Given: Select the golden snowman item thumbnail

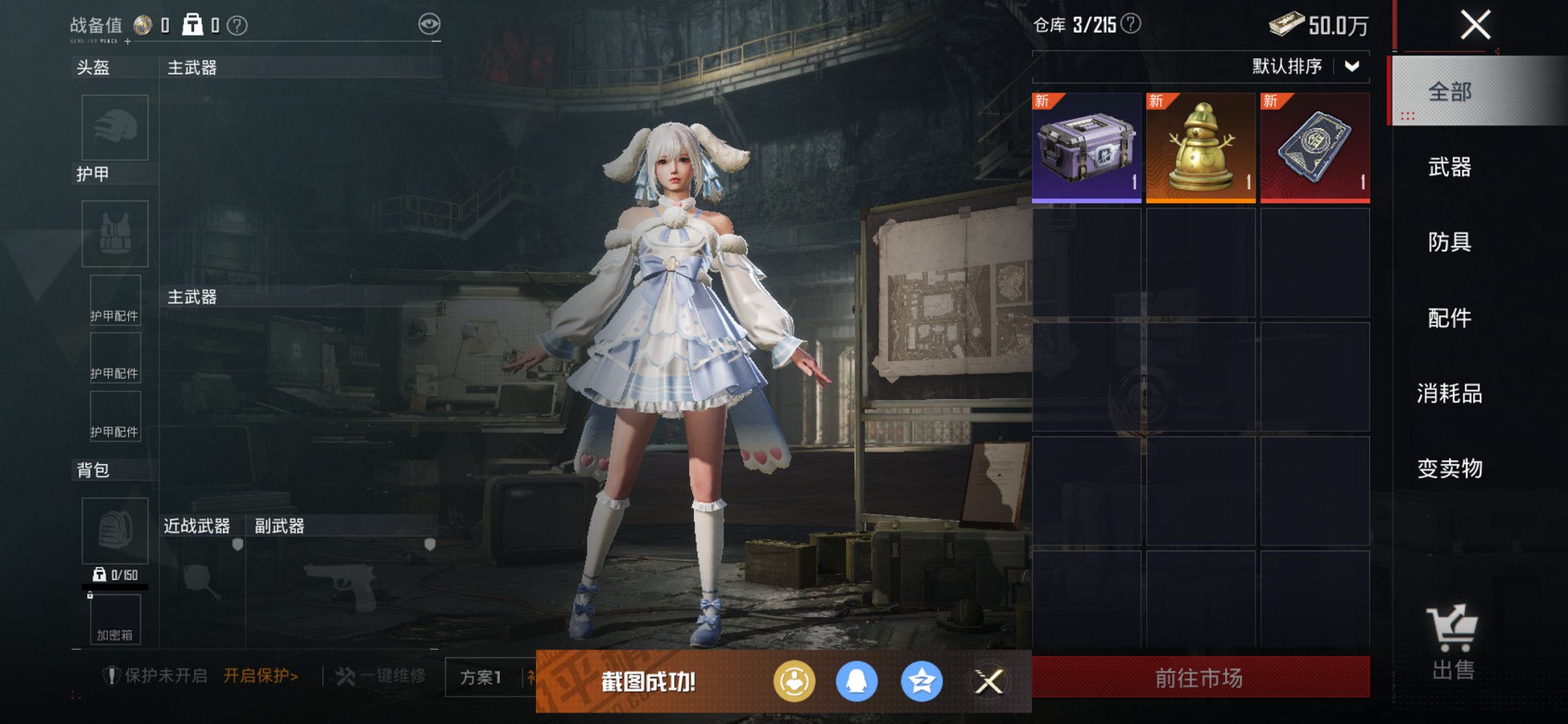Looking at the screenshot, I should (1199, 147).
